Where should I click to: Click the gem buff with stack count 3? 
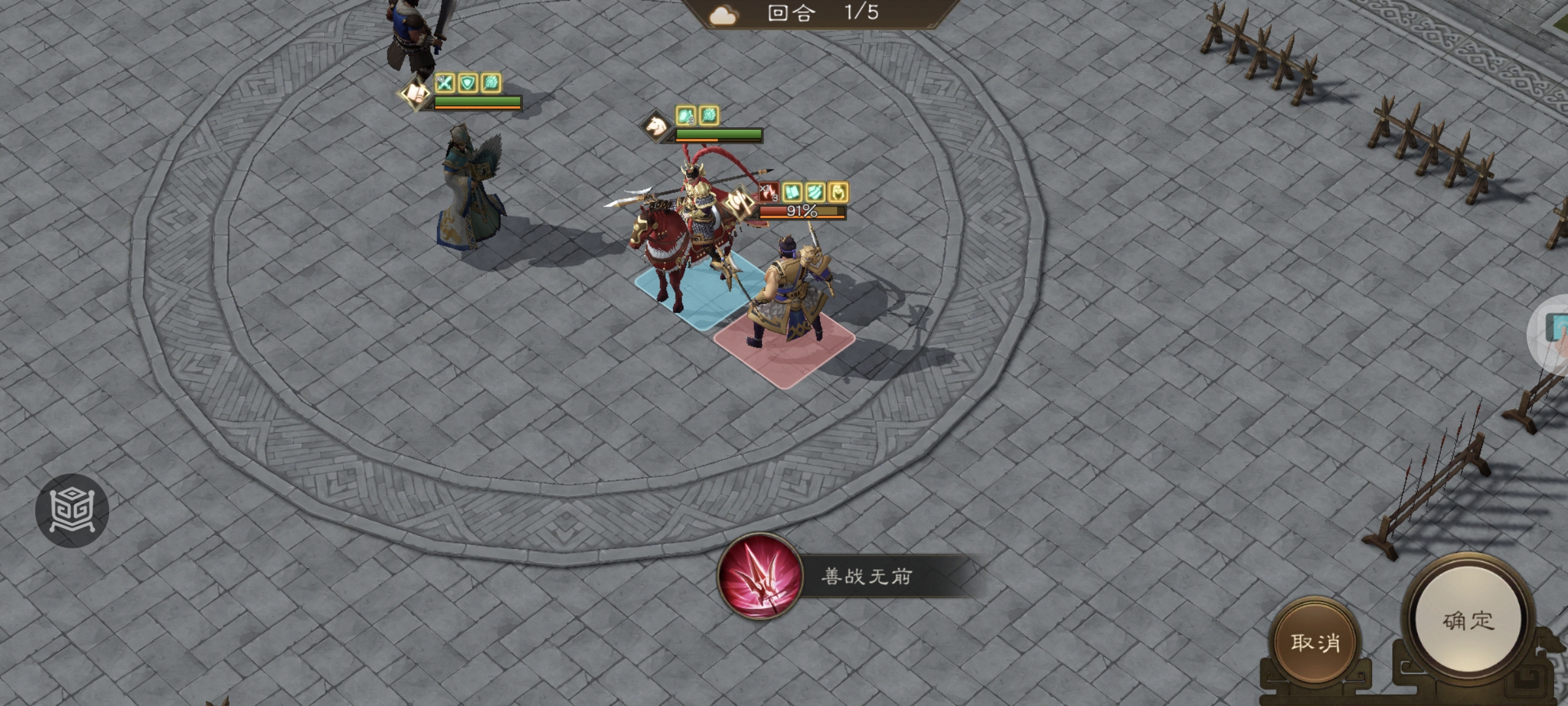[685, 117]
